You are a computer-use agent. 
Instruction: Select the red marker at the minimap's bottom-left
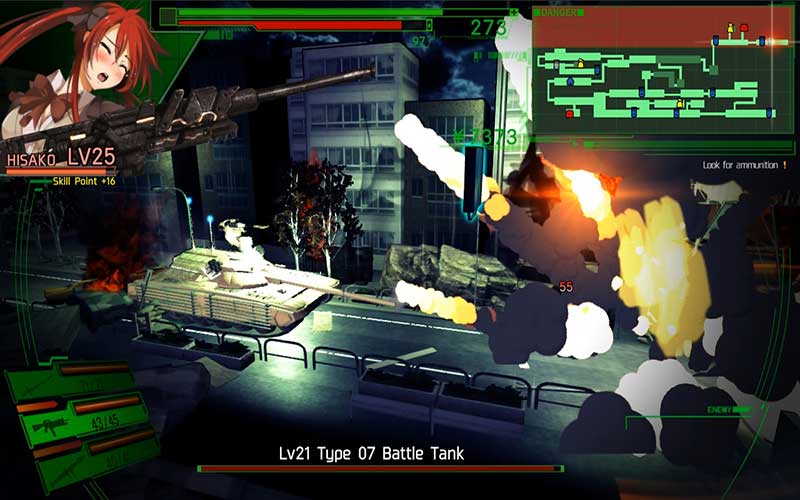[570, 114]
